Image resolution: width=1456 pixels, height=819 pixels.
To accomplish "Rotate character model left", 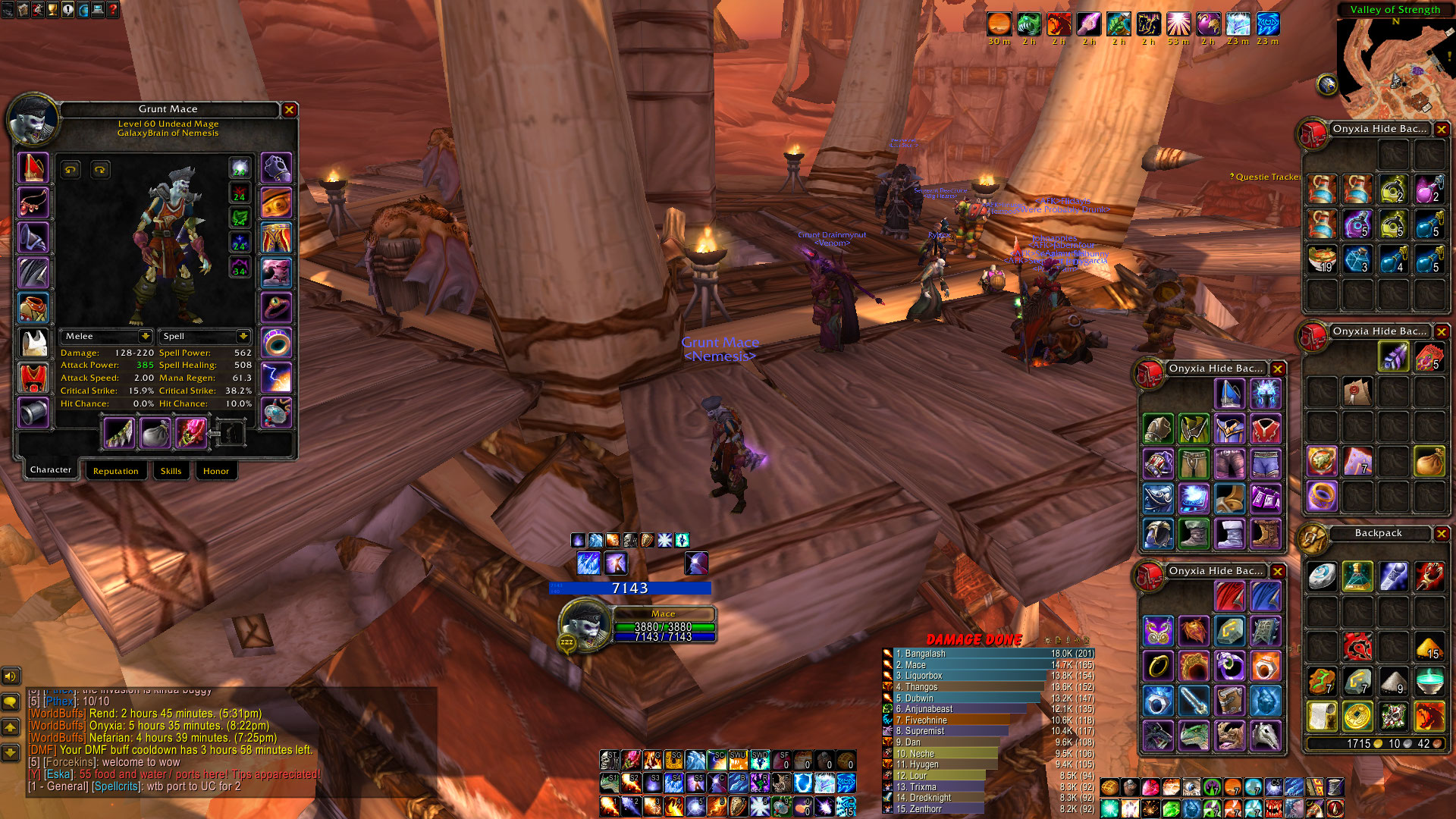I will tap(71, 170).
